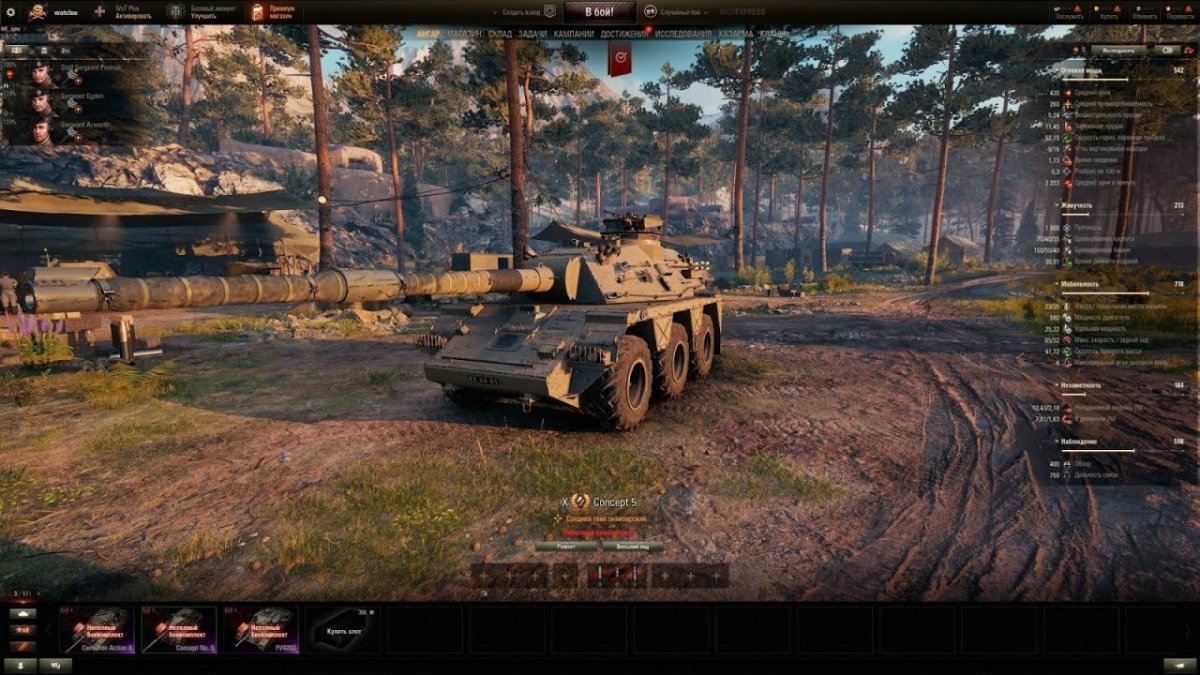This screenshot has height=675, width=1200.
Task: Switch to the КАЗАРМА barracks tab
Action: (736, 34)
